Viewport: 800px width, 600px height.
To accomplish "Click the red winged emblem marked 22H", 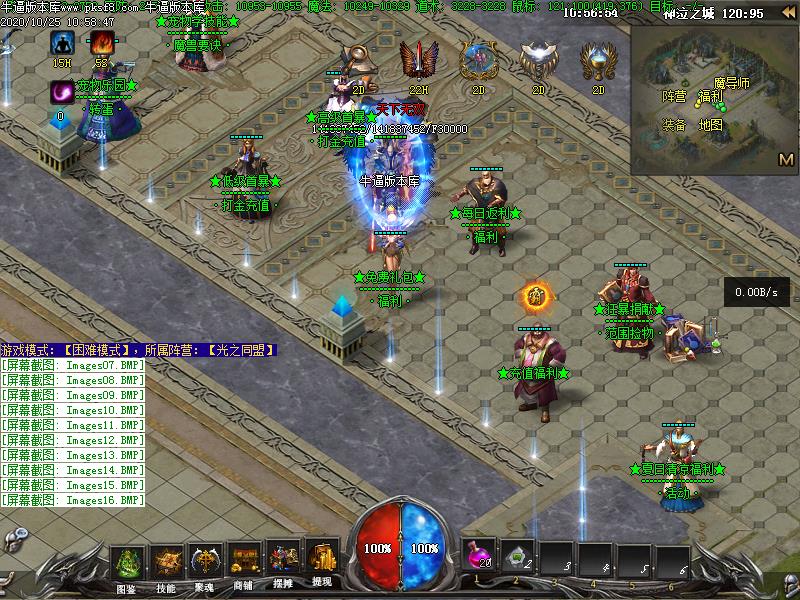I will click(x=417, y=61).
